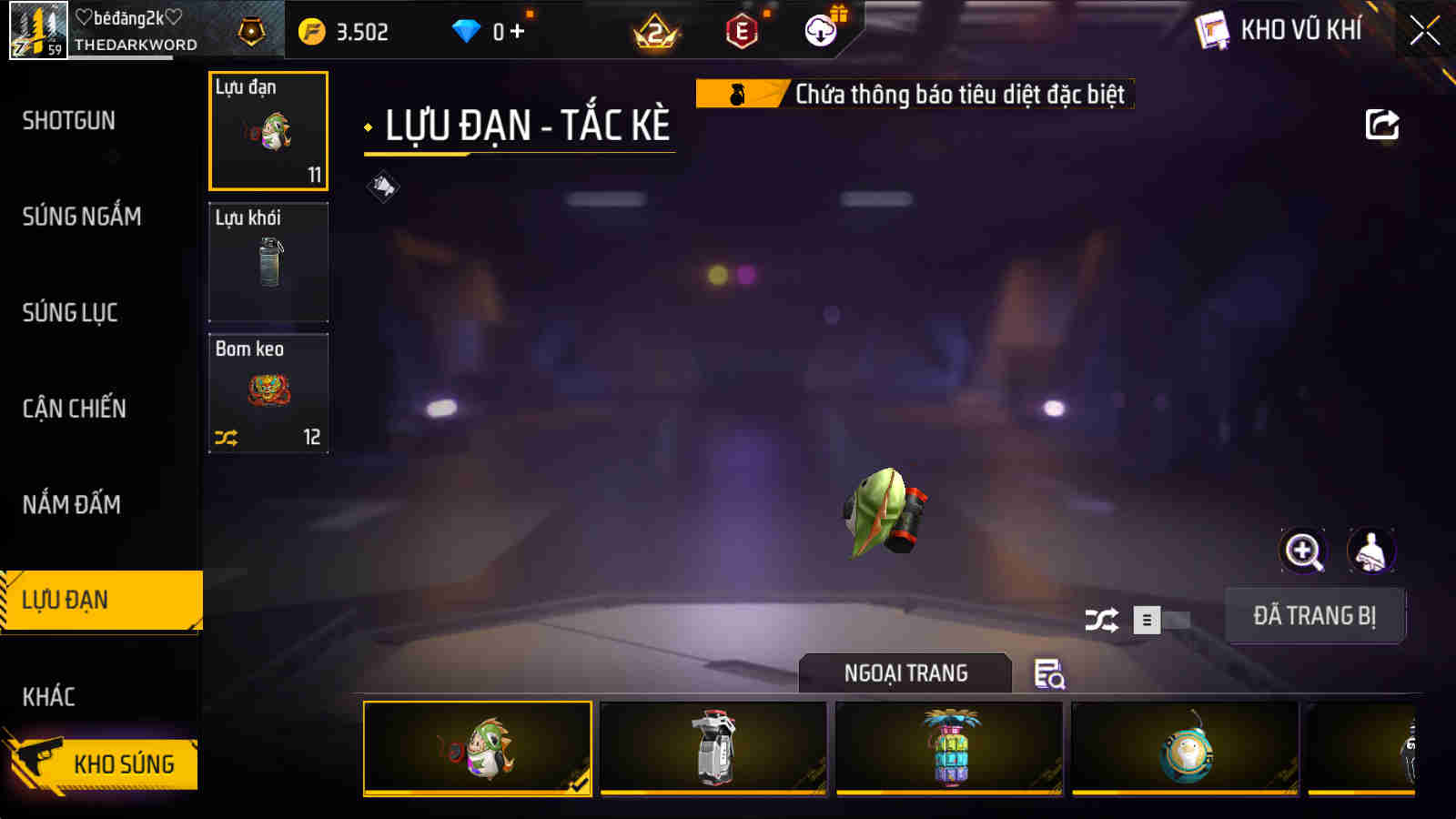Click the cloud gift download icon in top bar
The image size is (1456, 819).
click(x=820, y=30)
